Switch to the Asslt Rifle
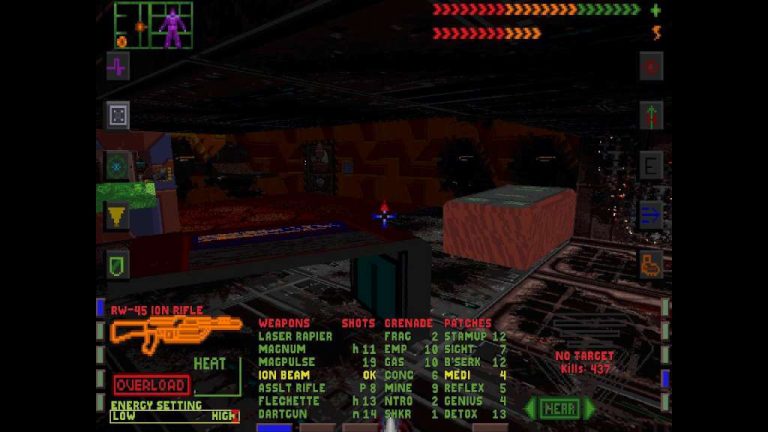Viewport: 768px width, 432px height. (291, 388)
